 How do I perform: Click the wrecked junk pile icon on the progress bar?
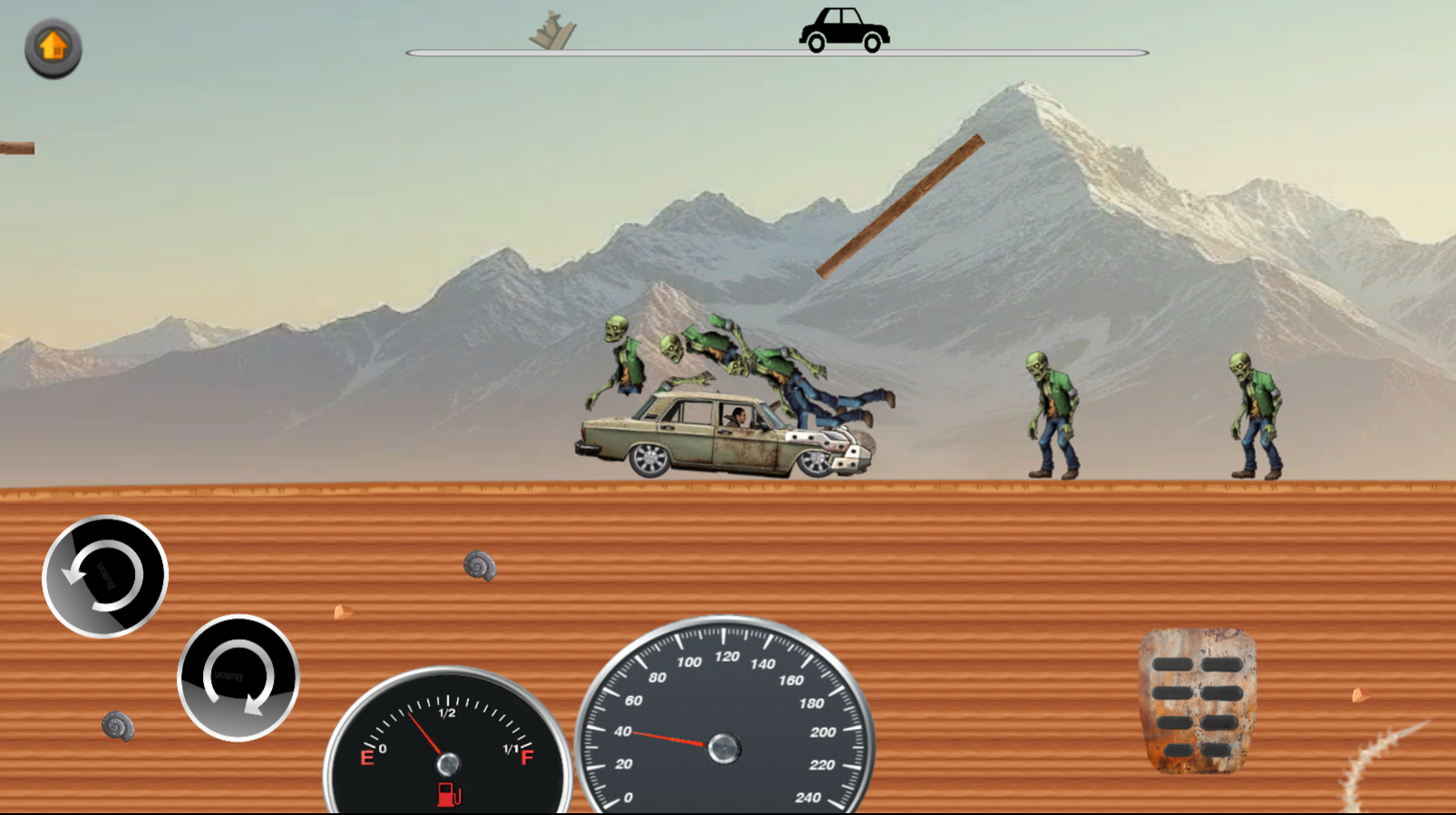[551, 30]
